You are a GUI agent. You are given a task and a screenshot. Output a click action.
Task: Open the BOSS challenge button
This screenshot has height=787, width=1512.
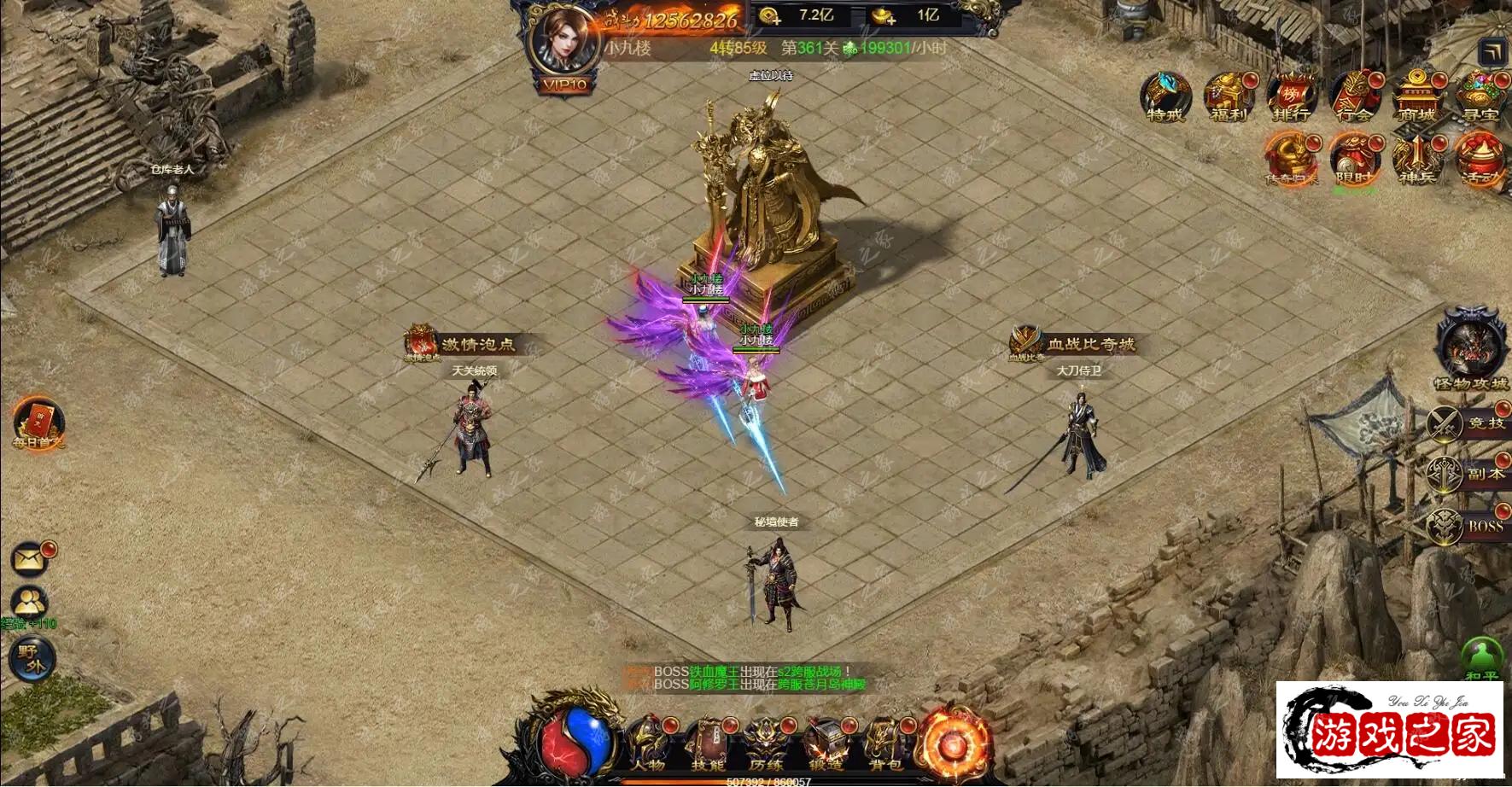coord(1468,527)
